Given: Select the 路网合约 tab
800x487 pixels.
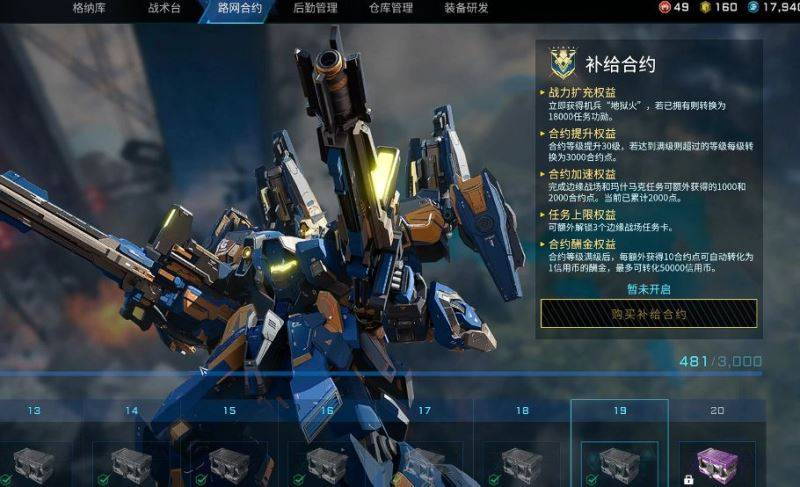Looking at the screenshot, I should 240,8.
